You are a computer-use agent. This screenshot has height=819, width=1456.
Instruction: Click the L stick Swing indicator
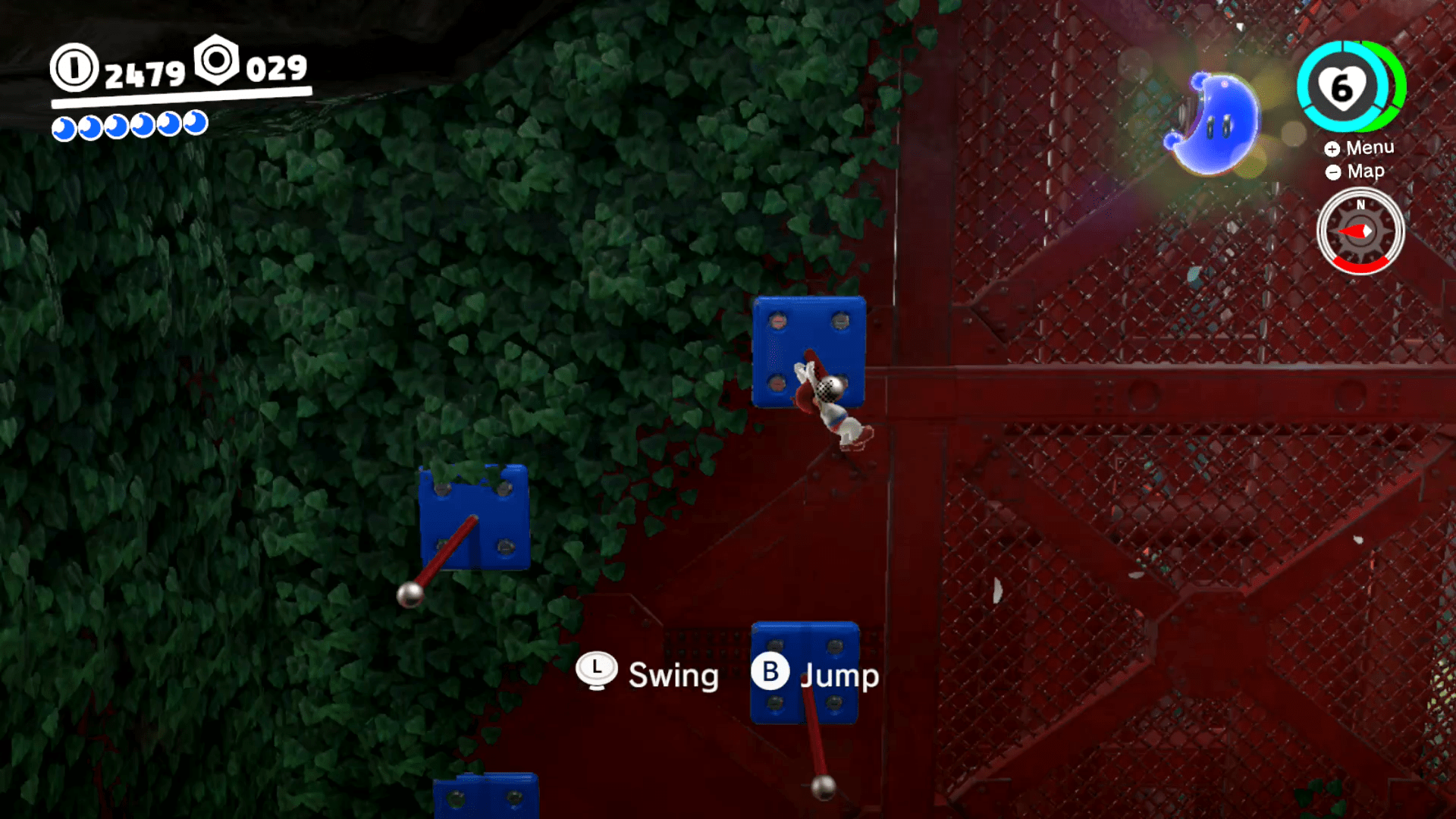click(x=596, y=670)
